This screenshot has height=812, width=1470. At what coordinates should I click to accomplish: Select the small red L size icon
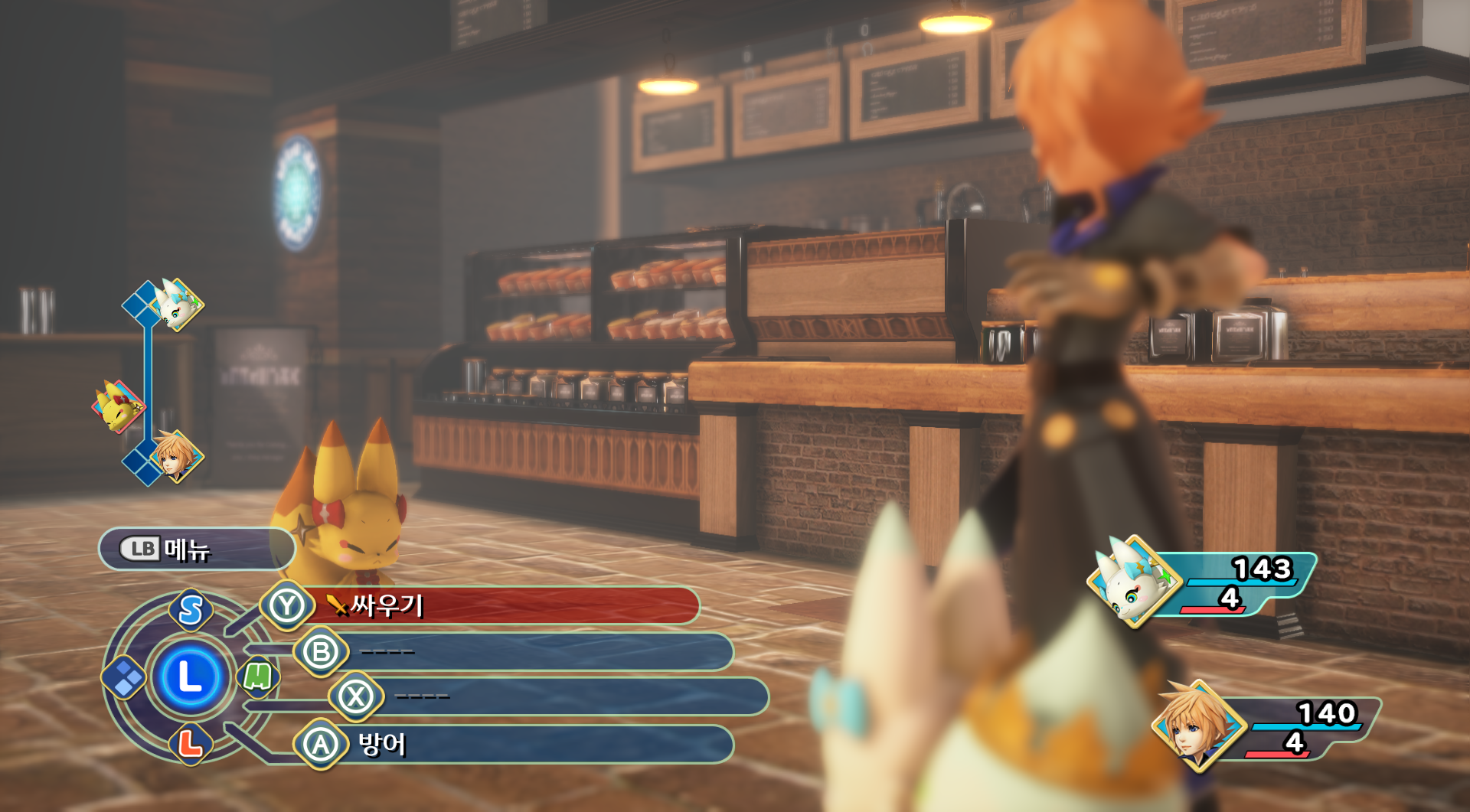pyautogui.click(x=190, y=743)
